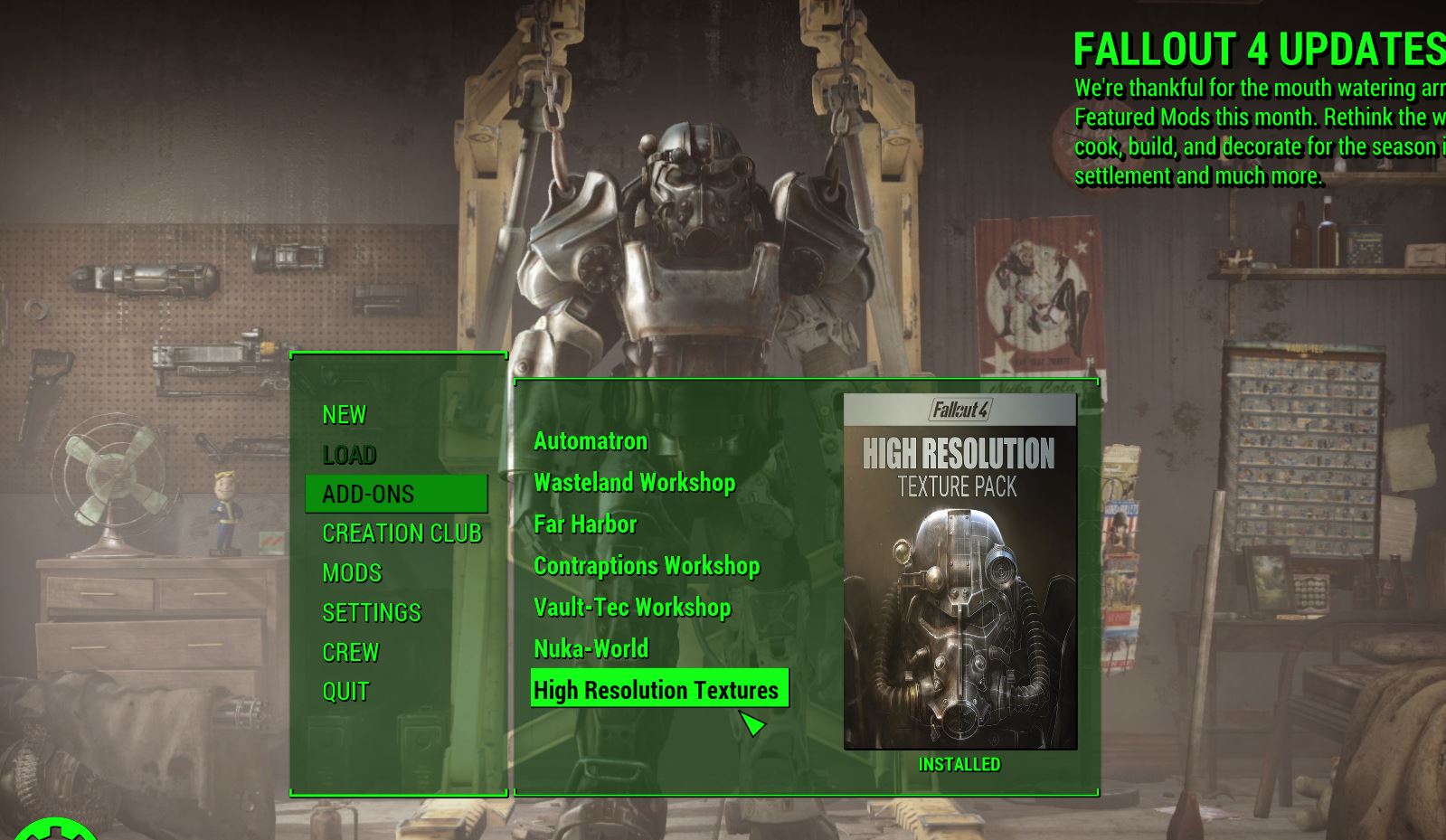The width and height of the screenshot is (1446, 840).
Task: Open the SETTINGS menu
Action: point(371,612)
